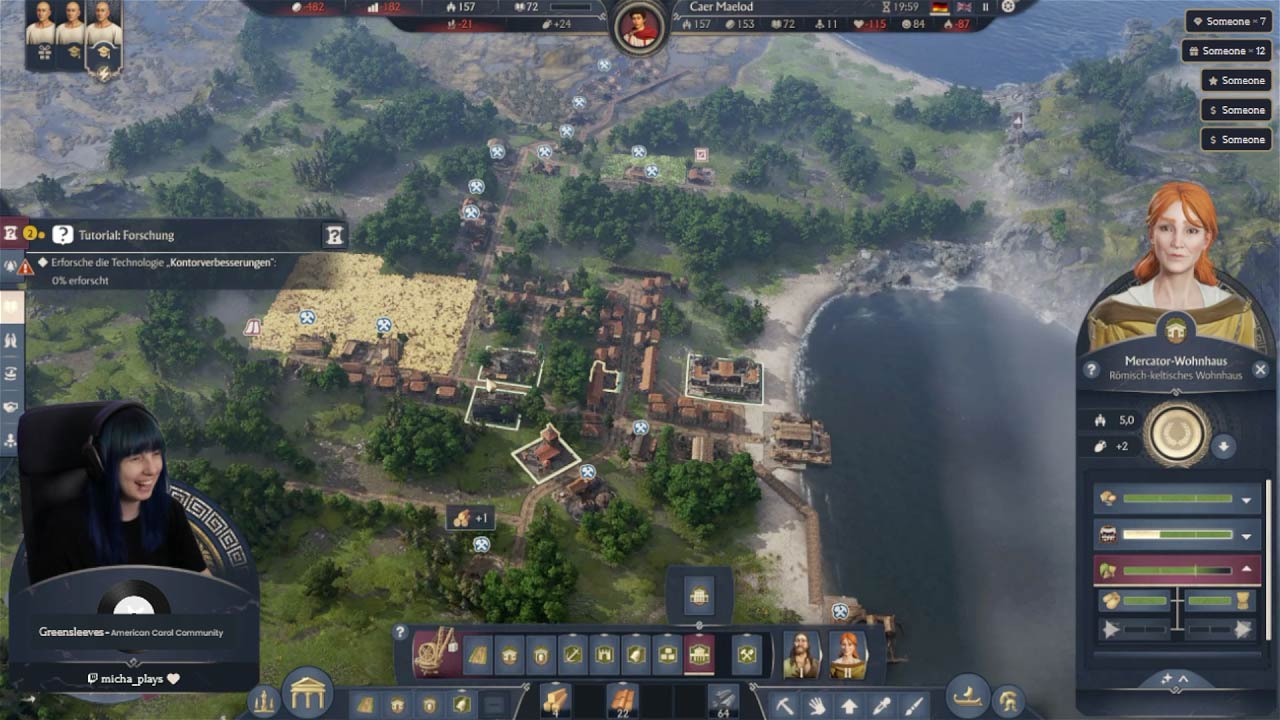Viewport: 1280px width, 720px height.
Task: Collapse the highlighted red need row
Action: pyautogui.click(x=1246, y=568)
